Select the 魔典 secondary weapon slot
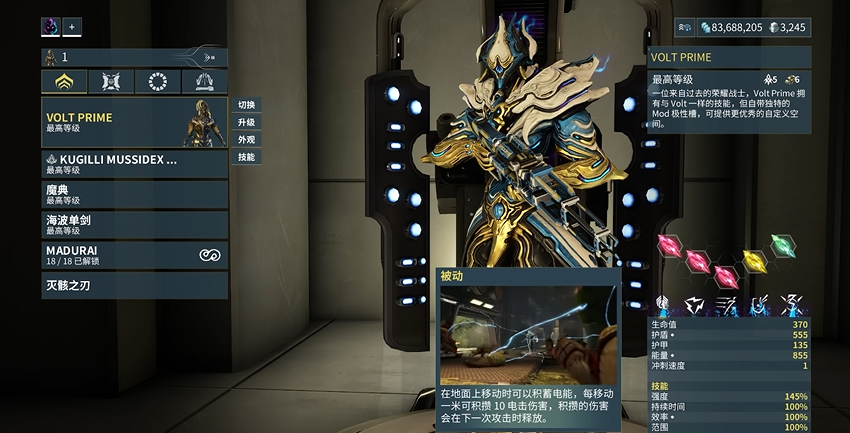This screenshot has width=850, height=433. 134,194
